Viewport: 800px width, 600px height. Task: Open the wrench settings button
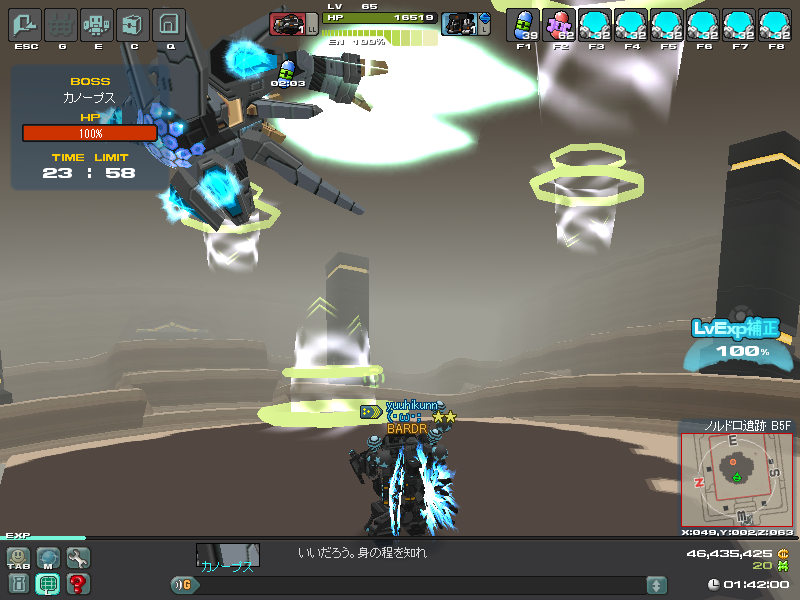click(x=77, y=558)
